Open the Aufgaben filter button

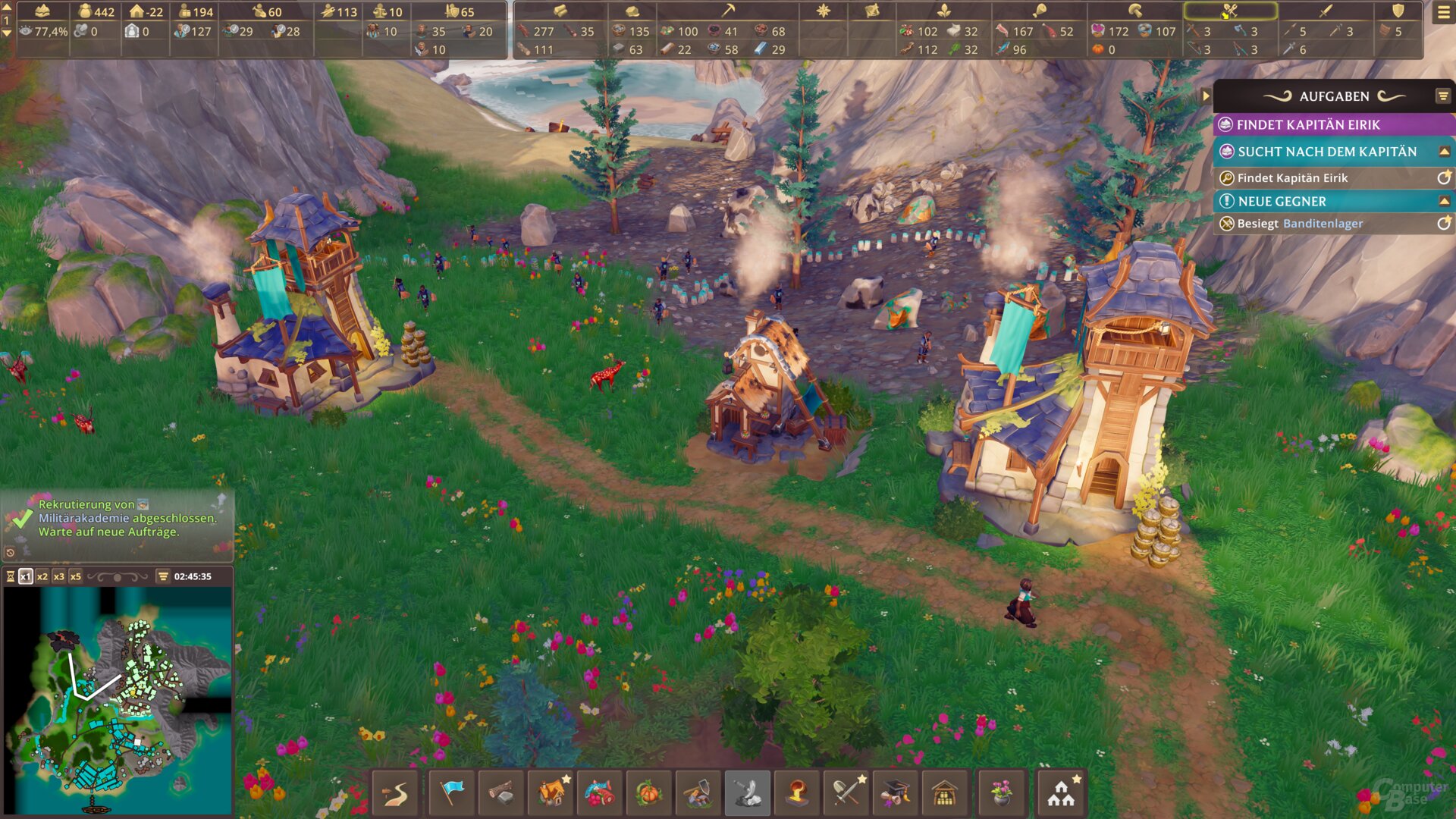pos(1442,96)
